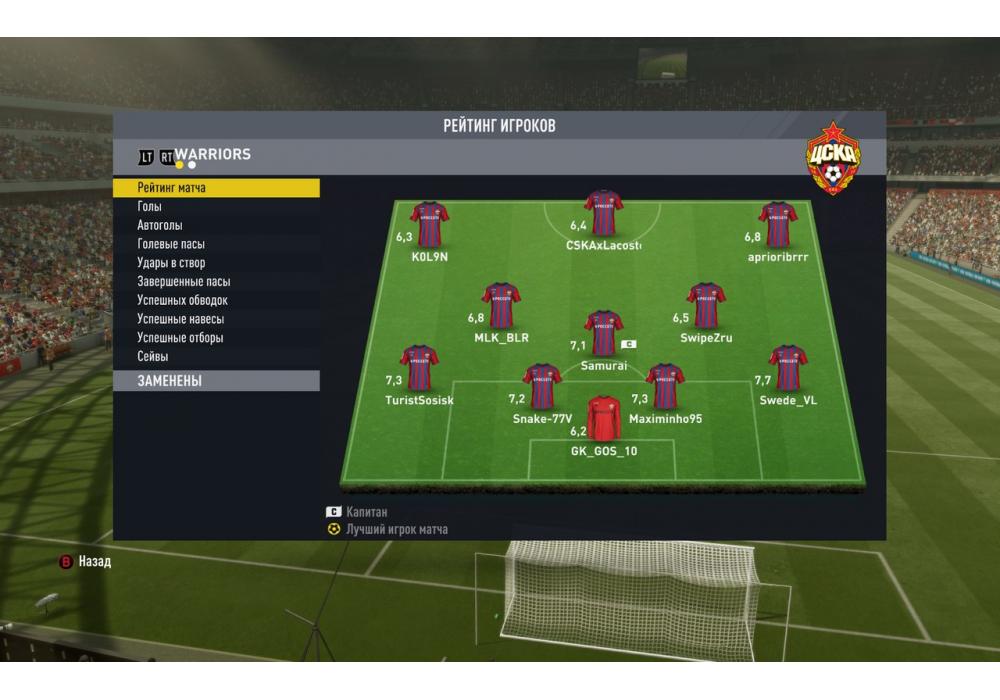
Task: Open the ЗАМЕНЕНЫ section
Action: tap(216, 381)
